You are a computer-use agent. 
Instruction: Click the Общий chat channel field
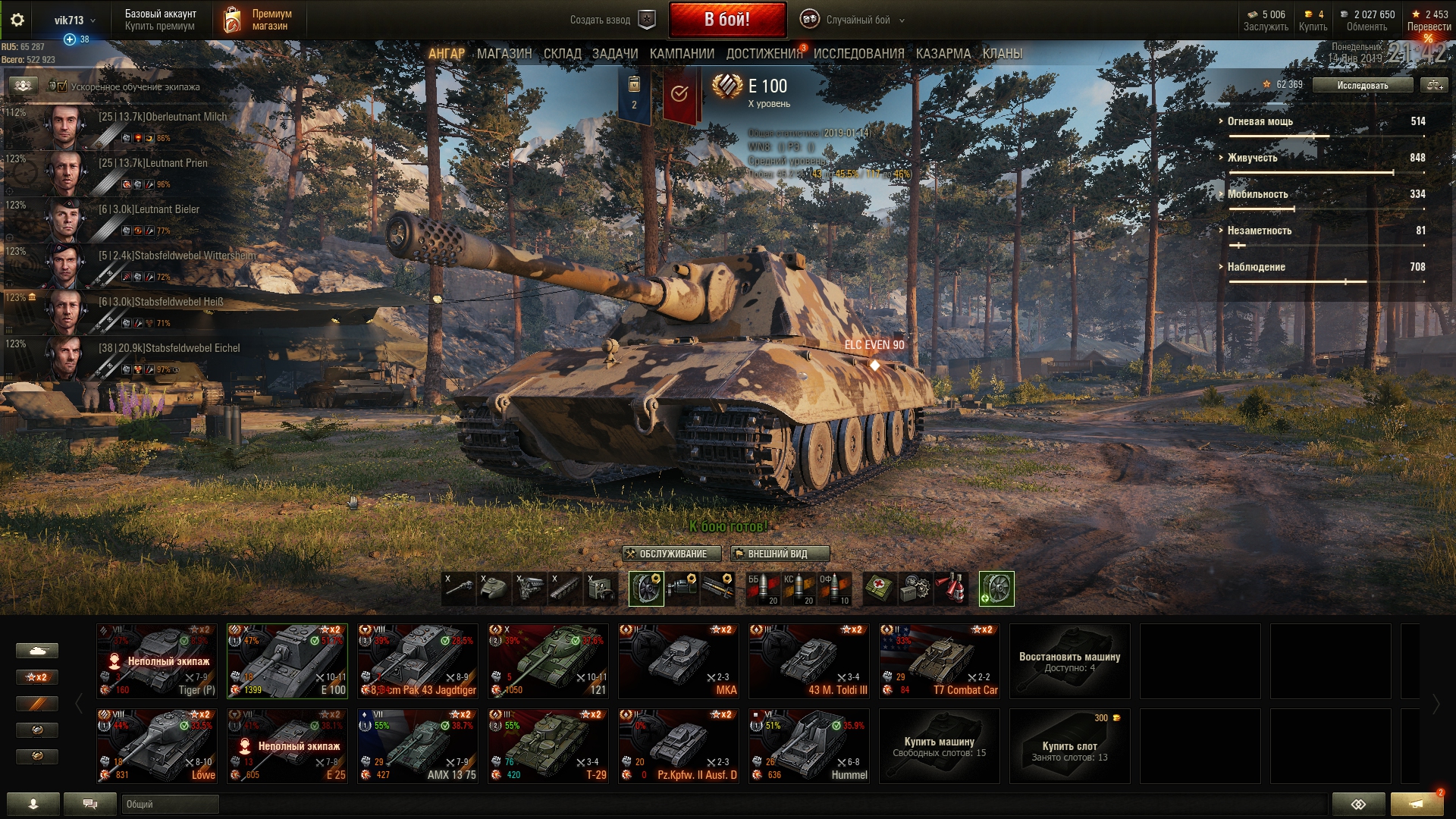pyautogui.click(x=170, y=804)
